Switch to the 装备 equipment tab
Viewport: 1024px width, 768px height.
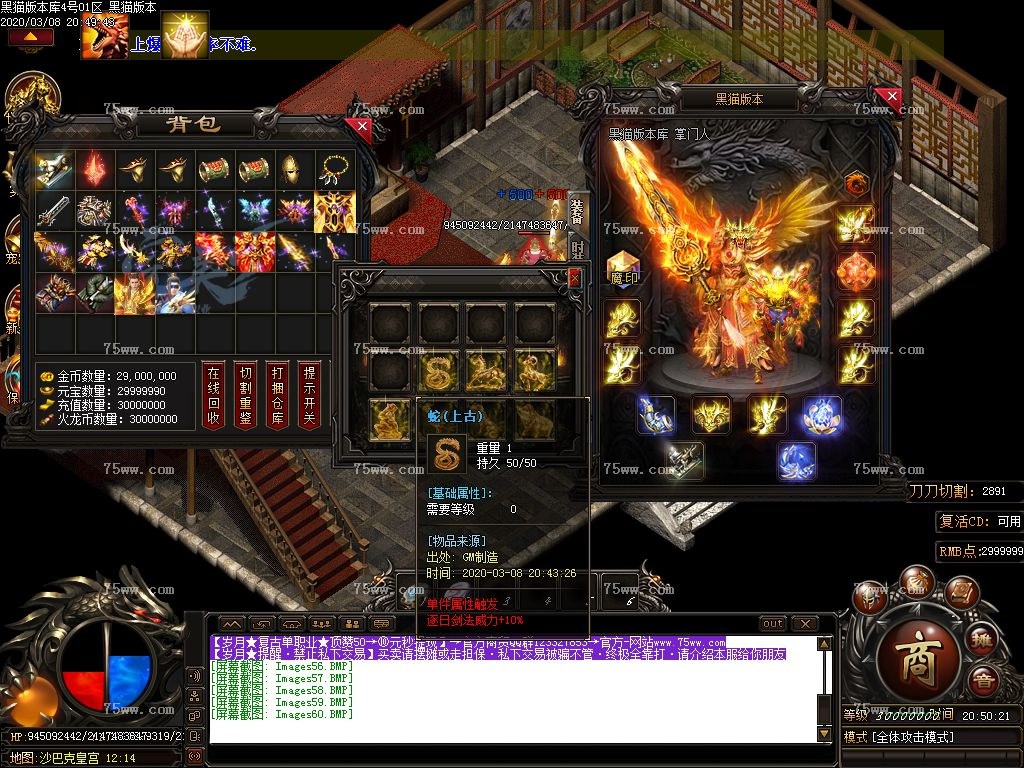point(578,212)
